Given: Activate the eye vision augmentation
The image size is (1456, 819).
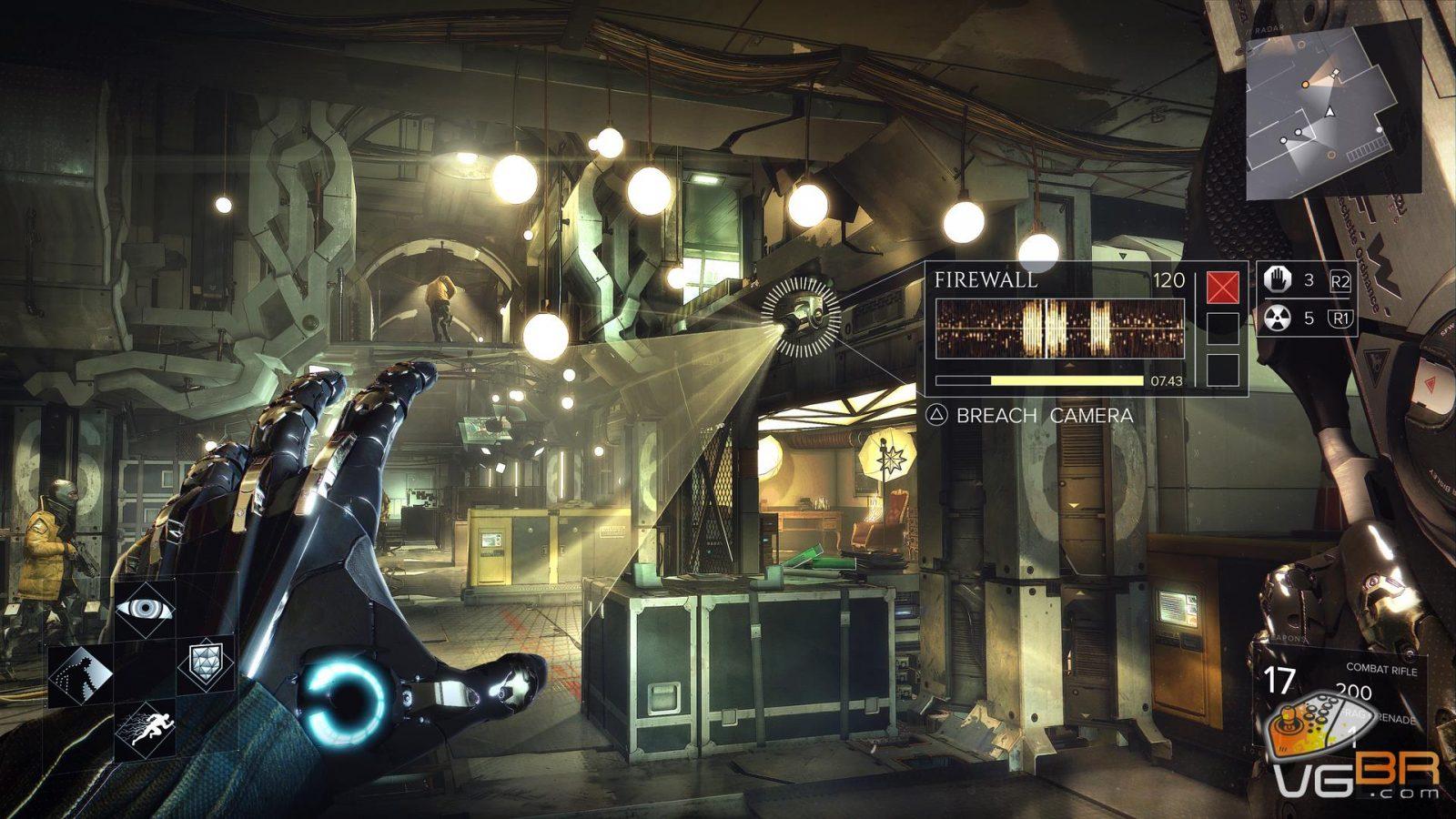Looking at the screenshot, I should [x=145, y=608].
